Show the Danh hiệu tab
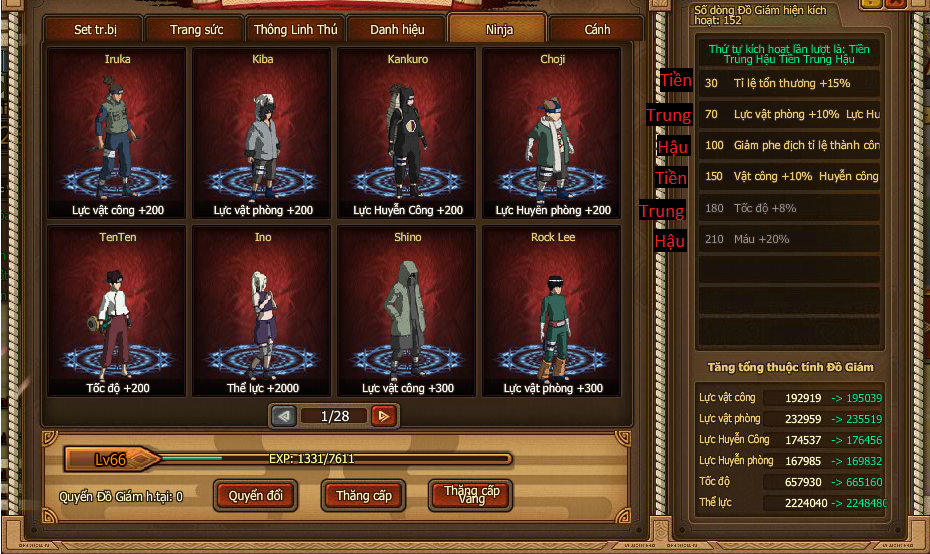 397,29
